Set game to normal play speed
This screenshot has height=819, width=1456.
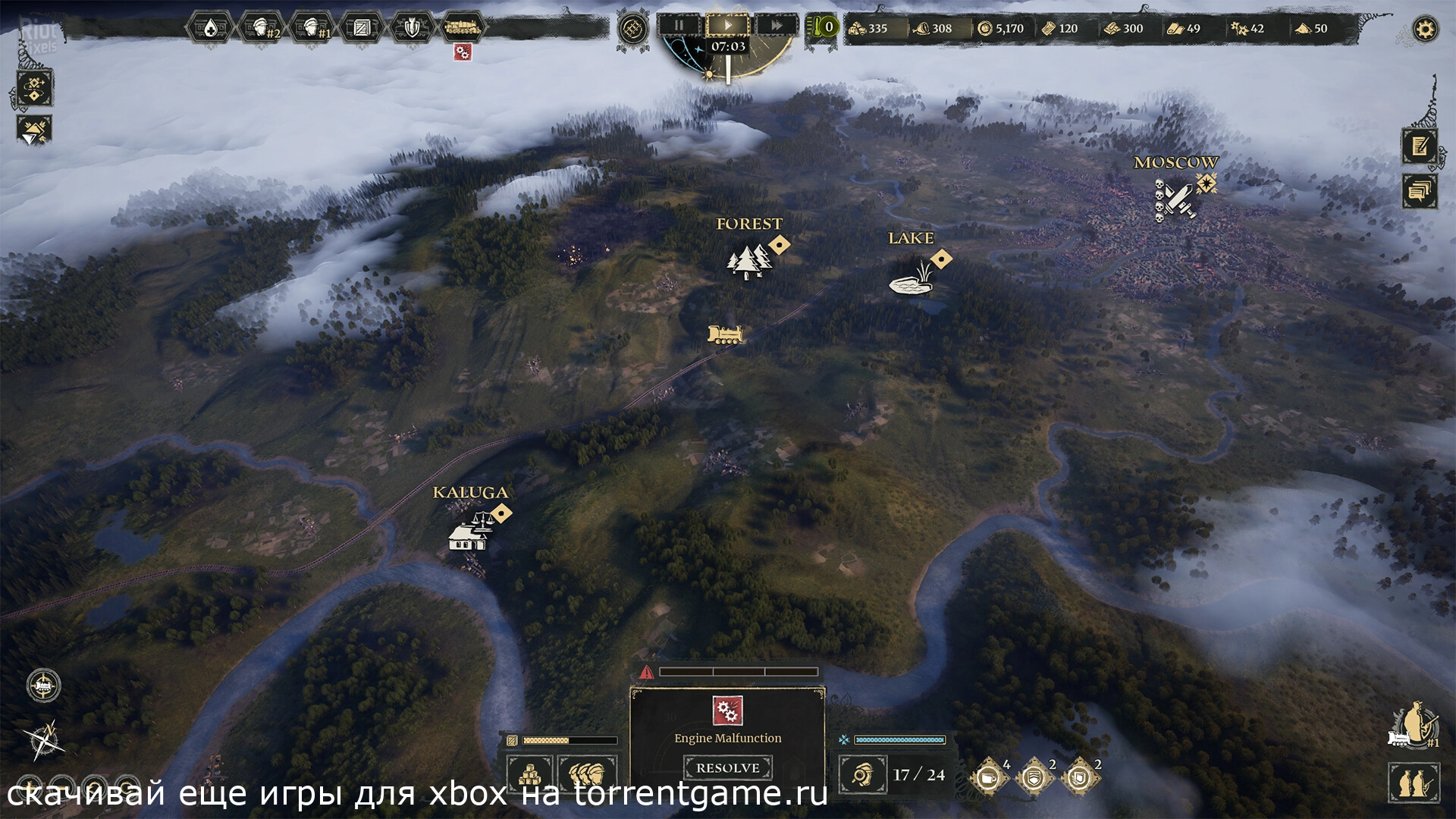coord(727,25)
